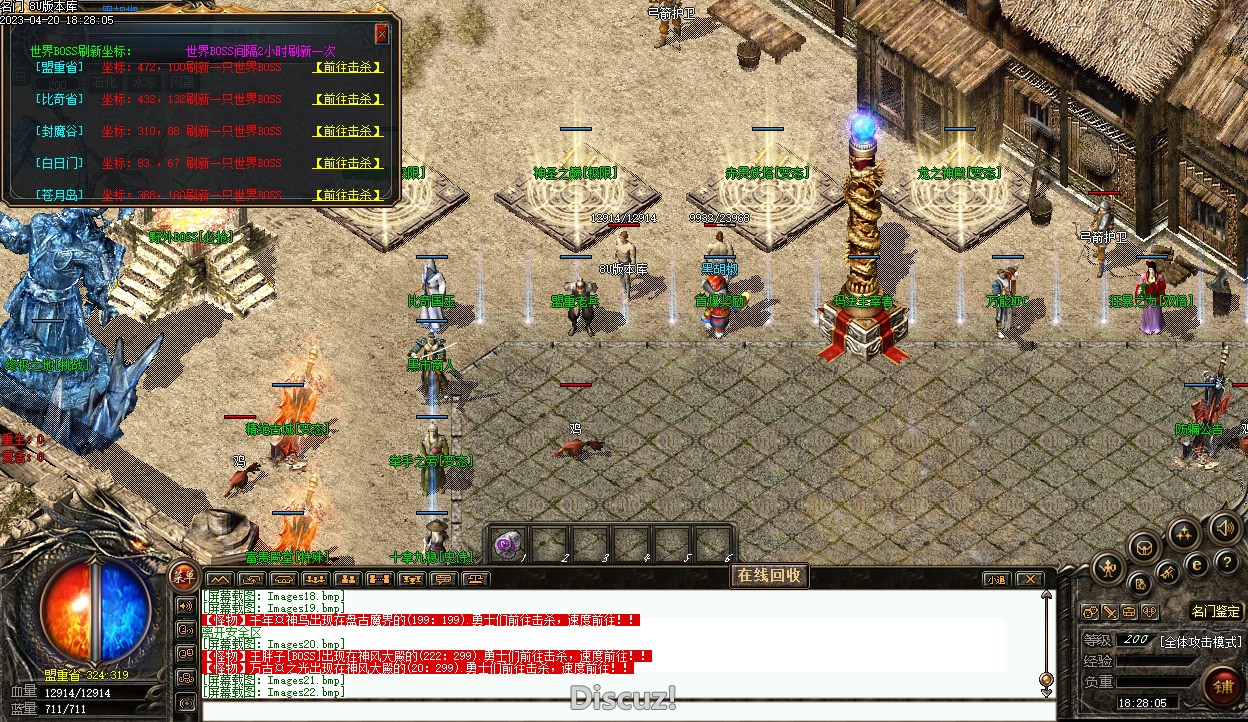Open the bag inventory icon

1144,546
